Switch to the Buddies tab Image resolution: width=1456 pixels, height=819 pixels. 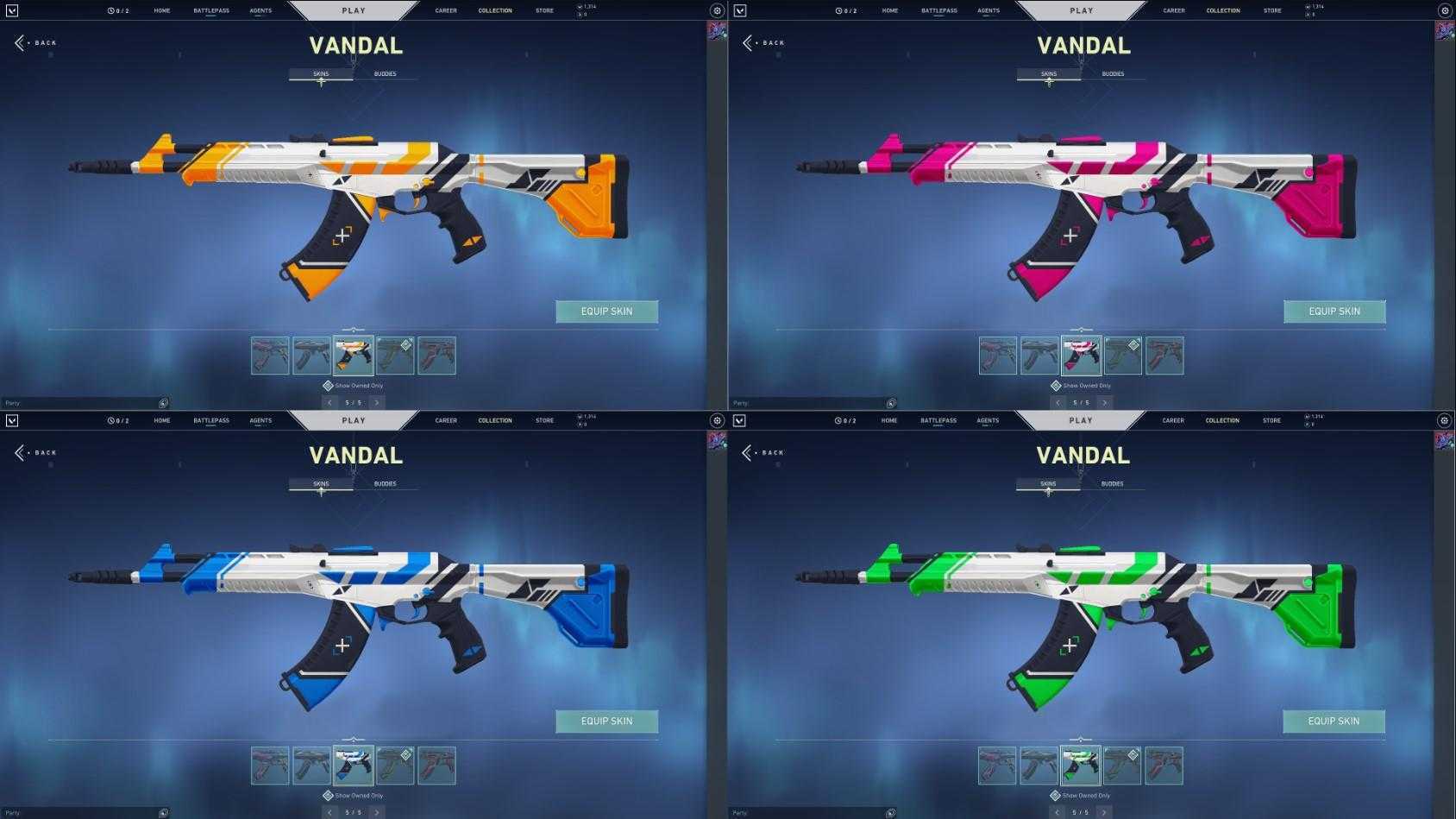click(384, 73)
